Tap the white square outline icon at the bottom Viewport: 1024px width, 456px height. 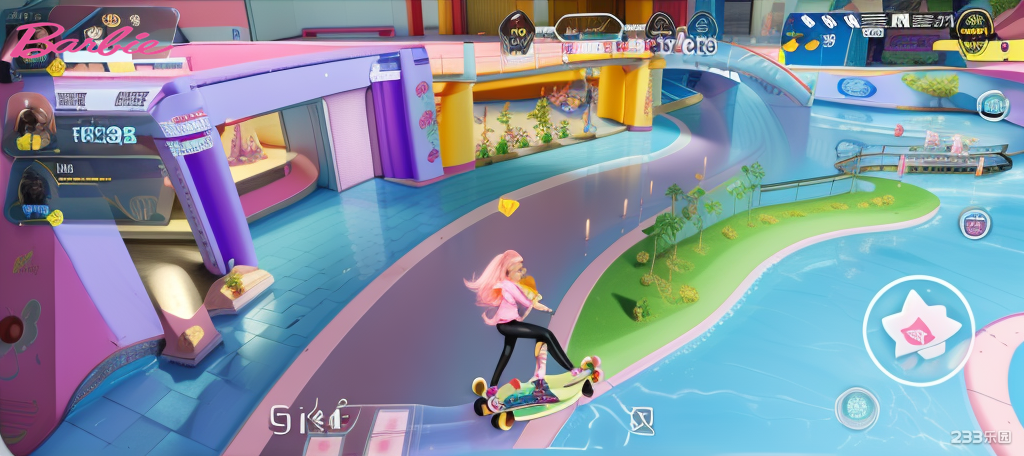[642, 420]
